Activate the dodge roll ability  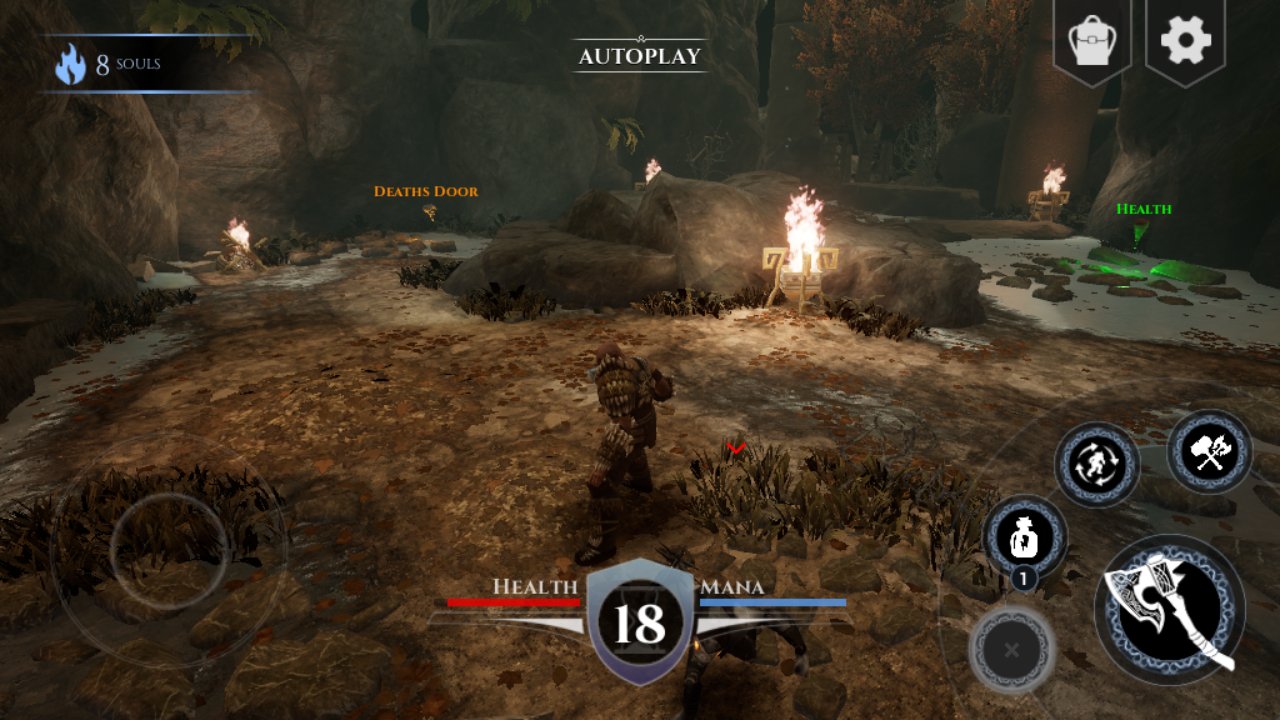click(x=1097, y=464)
